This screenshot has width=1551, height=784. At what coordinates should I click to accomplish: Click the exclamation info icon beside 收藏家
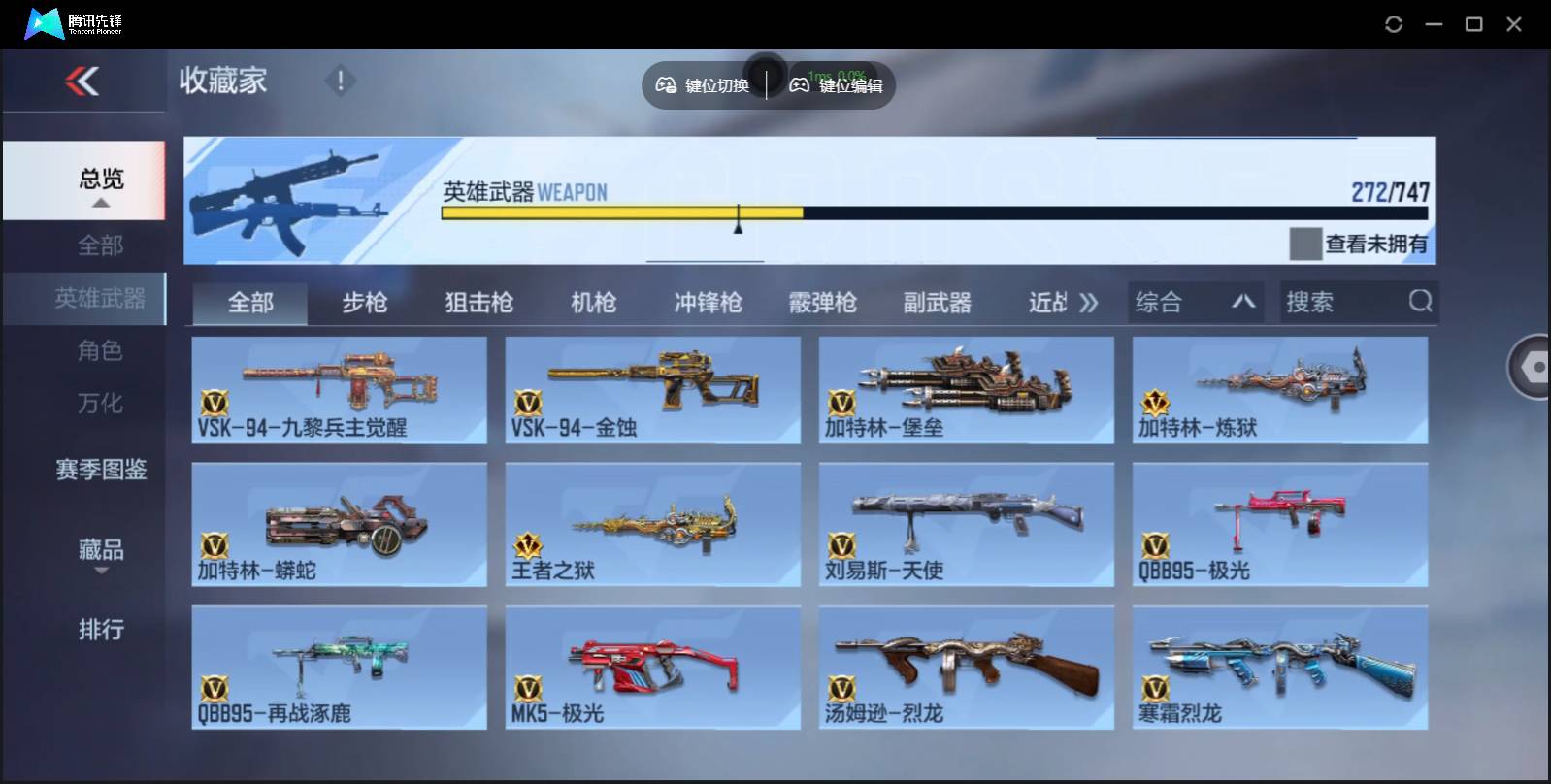(x=340, y=82)
